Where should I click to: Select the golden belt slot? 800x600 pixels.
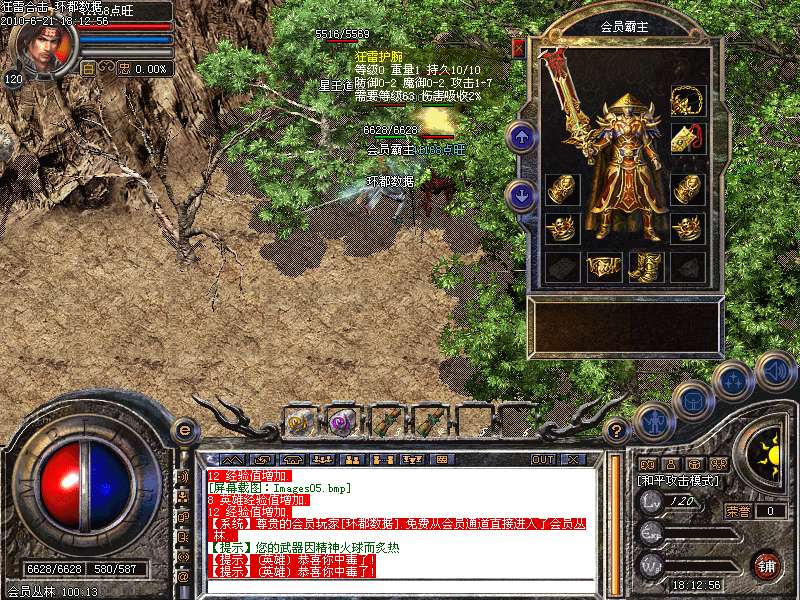(603, 266)
